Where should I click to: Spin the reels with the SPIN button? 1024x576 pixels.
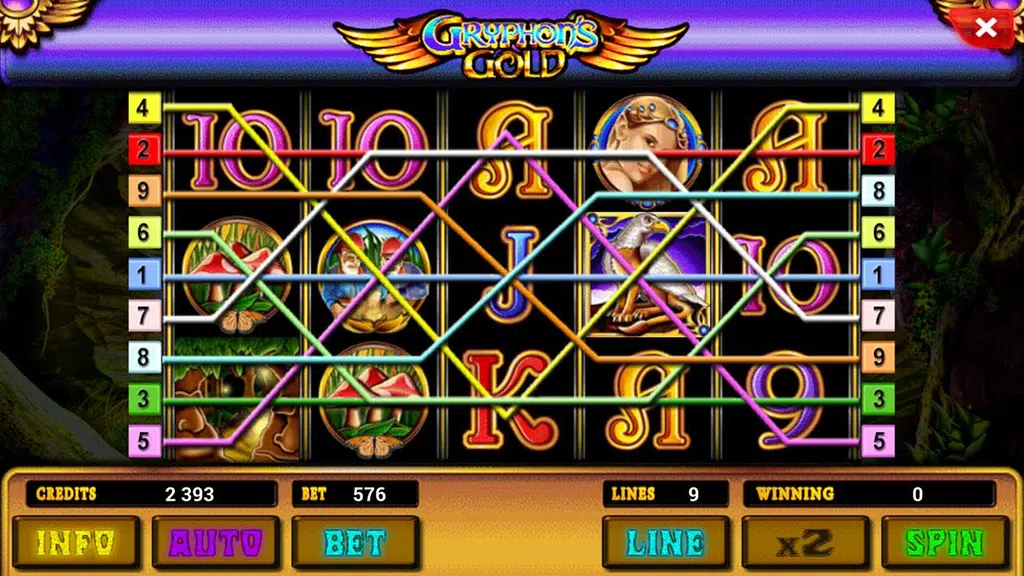945,542
